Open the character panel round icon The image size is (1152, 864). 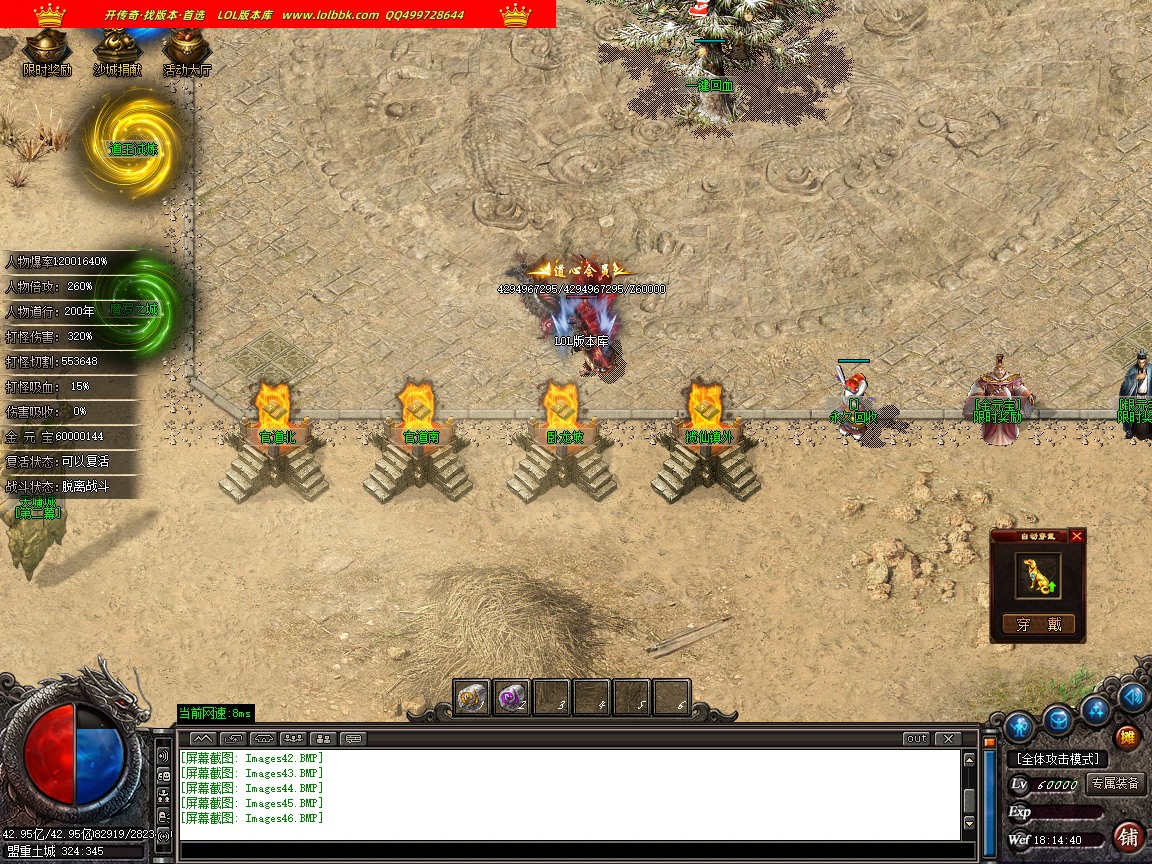(x=1019, y=725)
